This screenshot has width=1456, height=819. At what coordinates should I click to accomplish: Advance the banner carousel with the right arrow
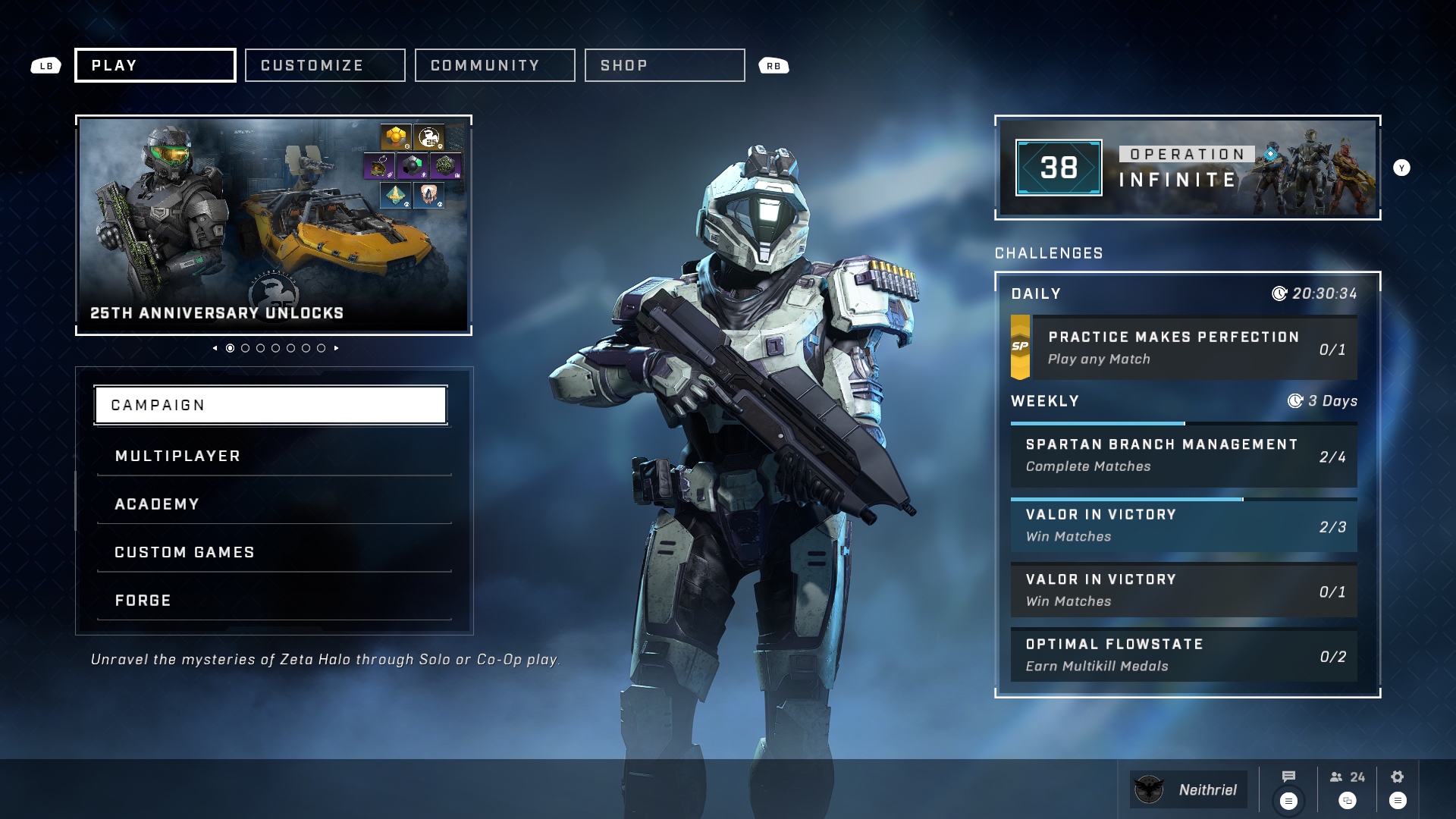(x=337, y=348)
